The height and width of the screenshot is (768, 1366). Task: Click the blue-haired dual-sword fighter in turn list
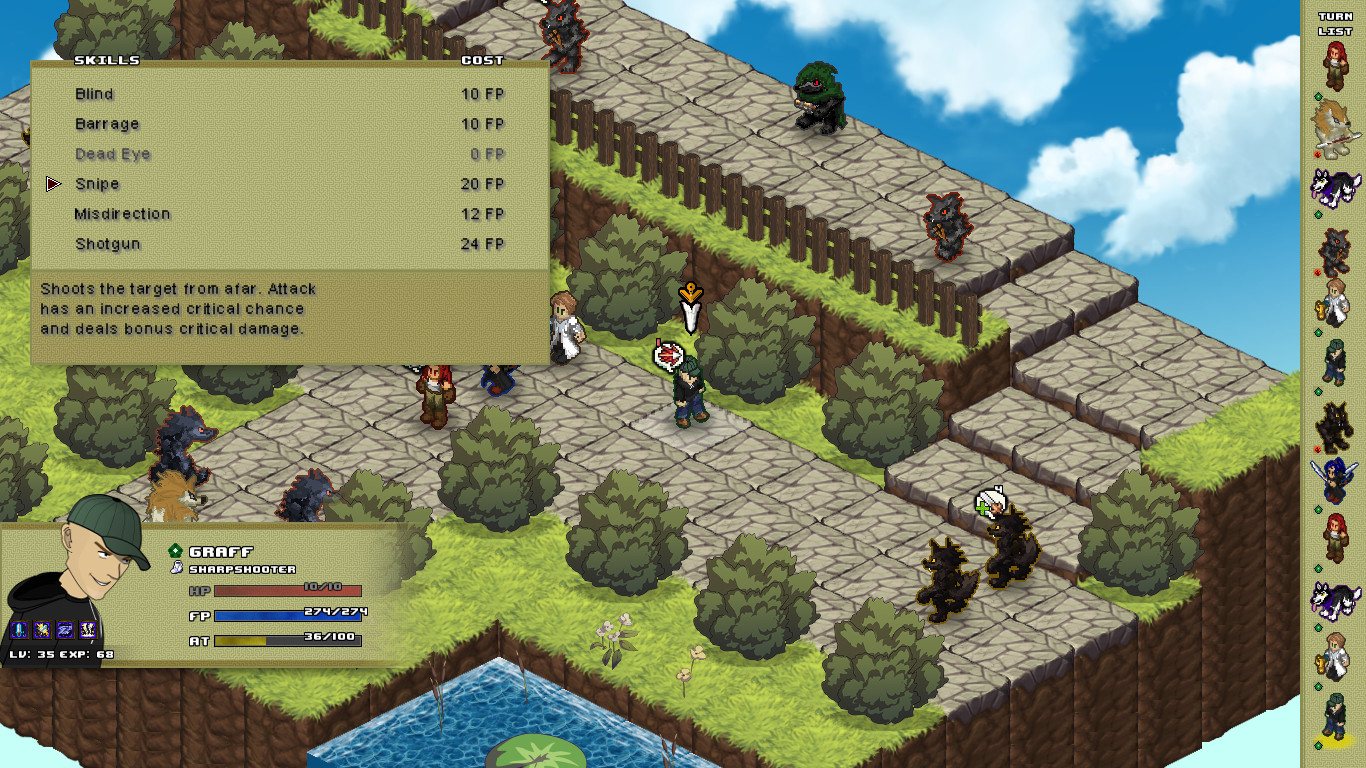1334,481
